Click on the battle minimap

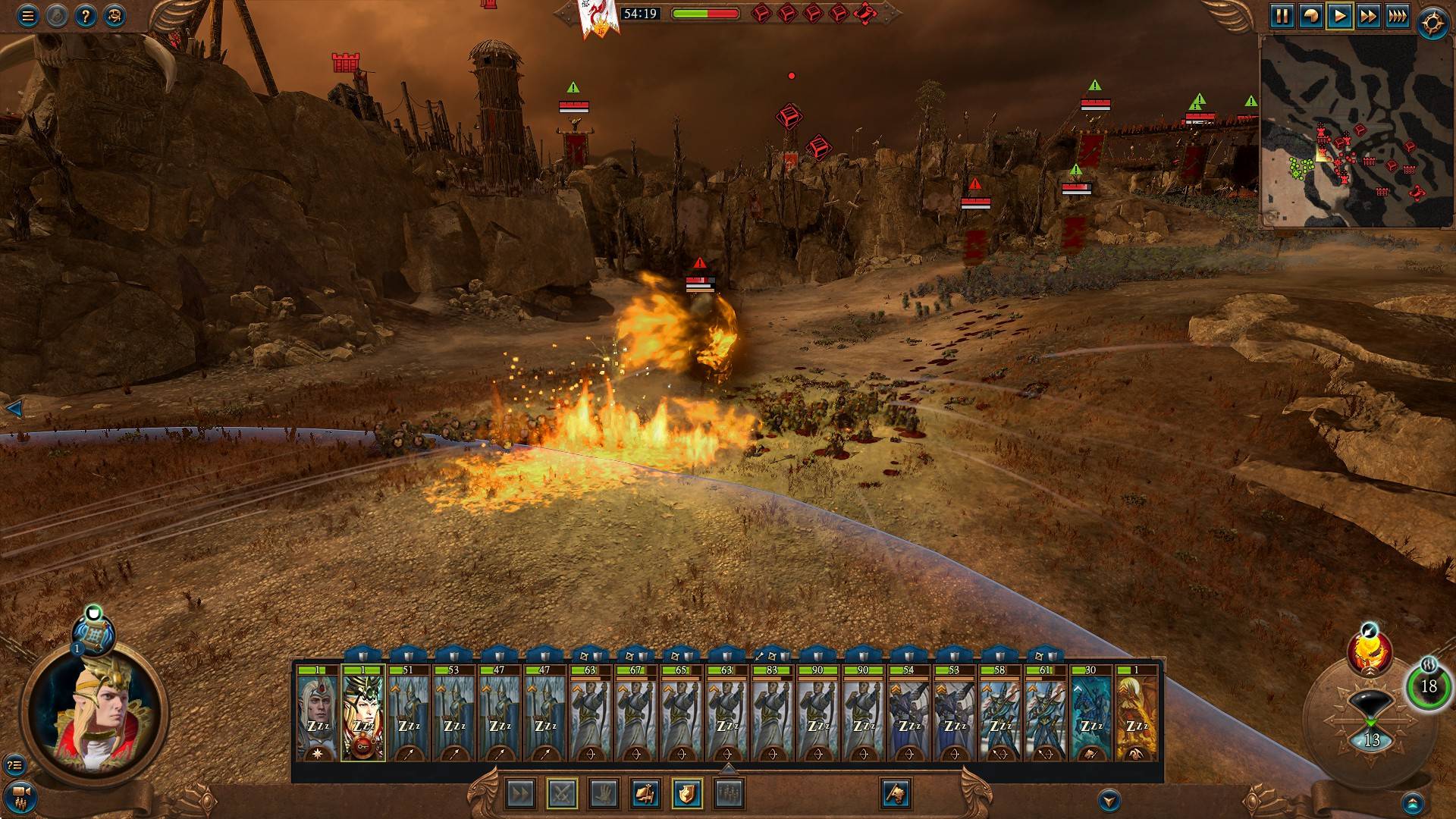click(1356, 131)
